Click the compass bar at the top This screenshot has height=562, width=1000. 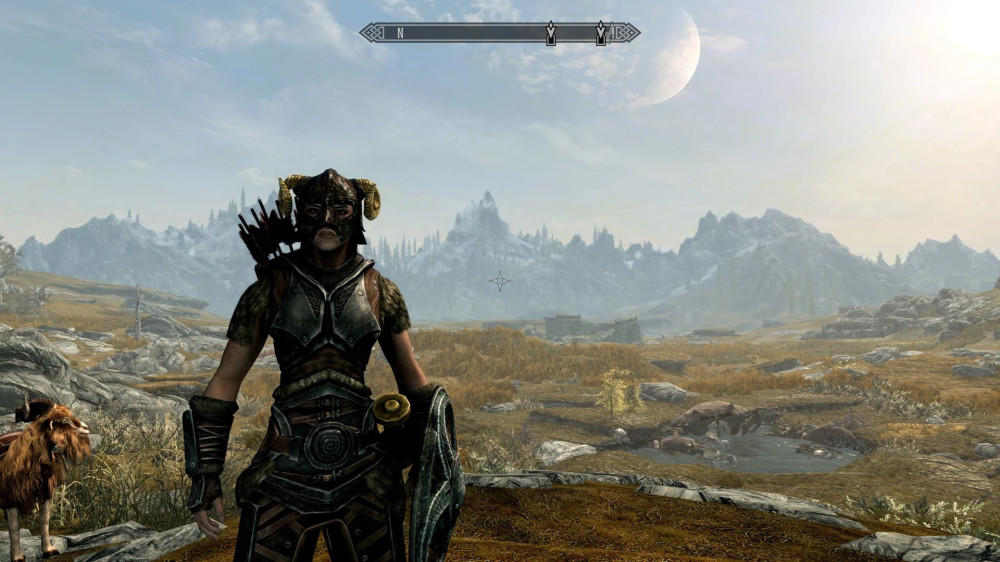[499, 33]
